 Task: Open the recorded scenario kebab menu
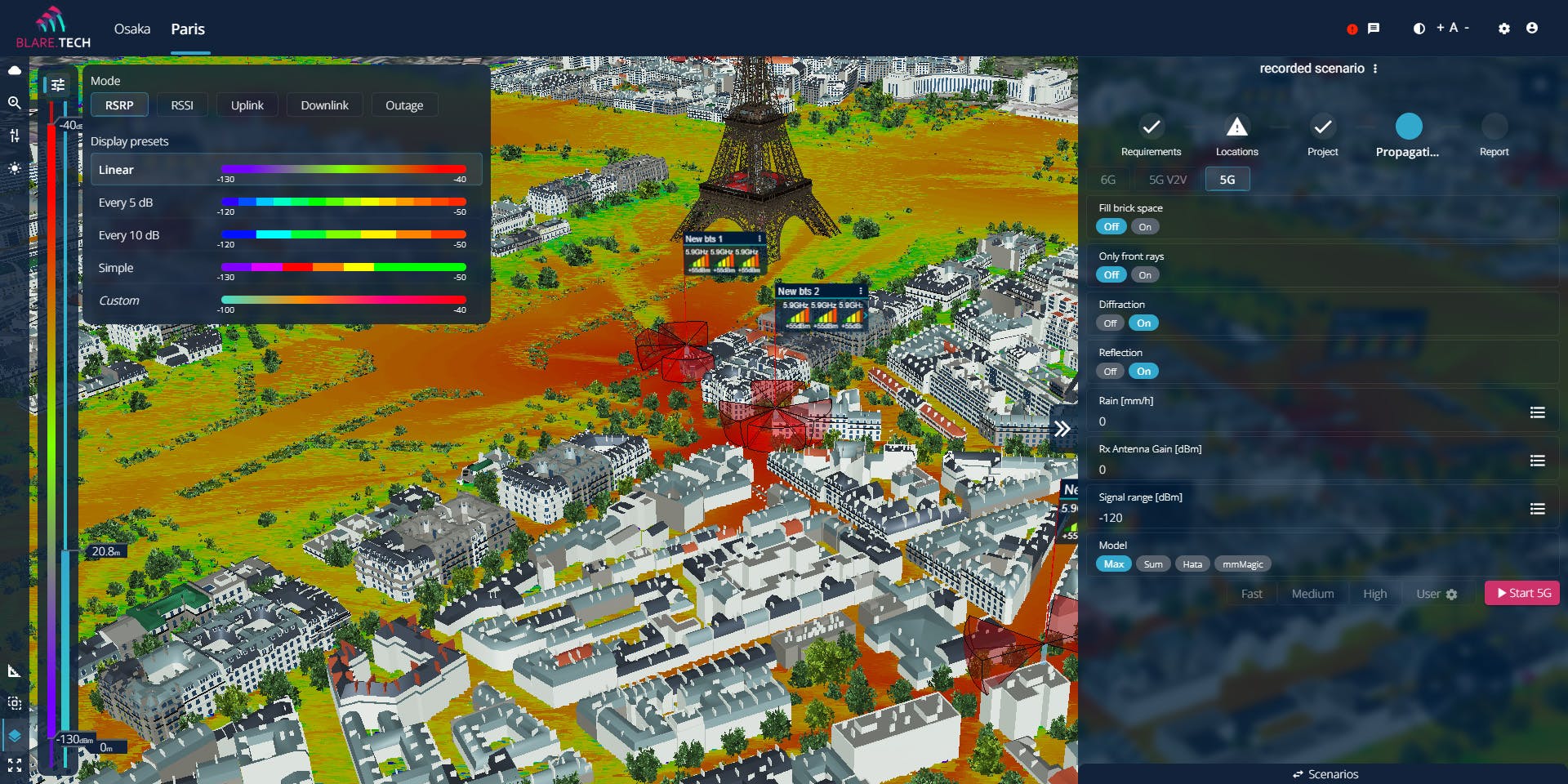point(1376,69)
